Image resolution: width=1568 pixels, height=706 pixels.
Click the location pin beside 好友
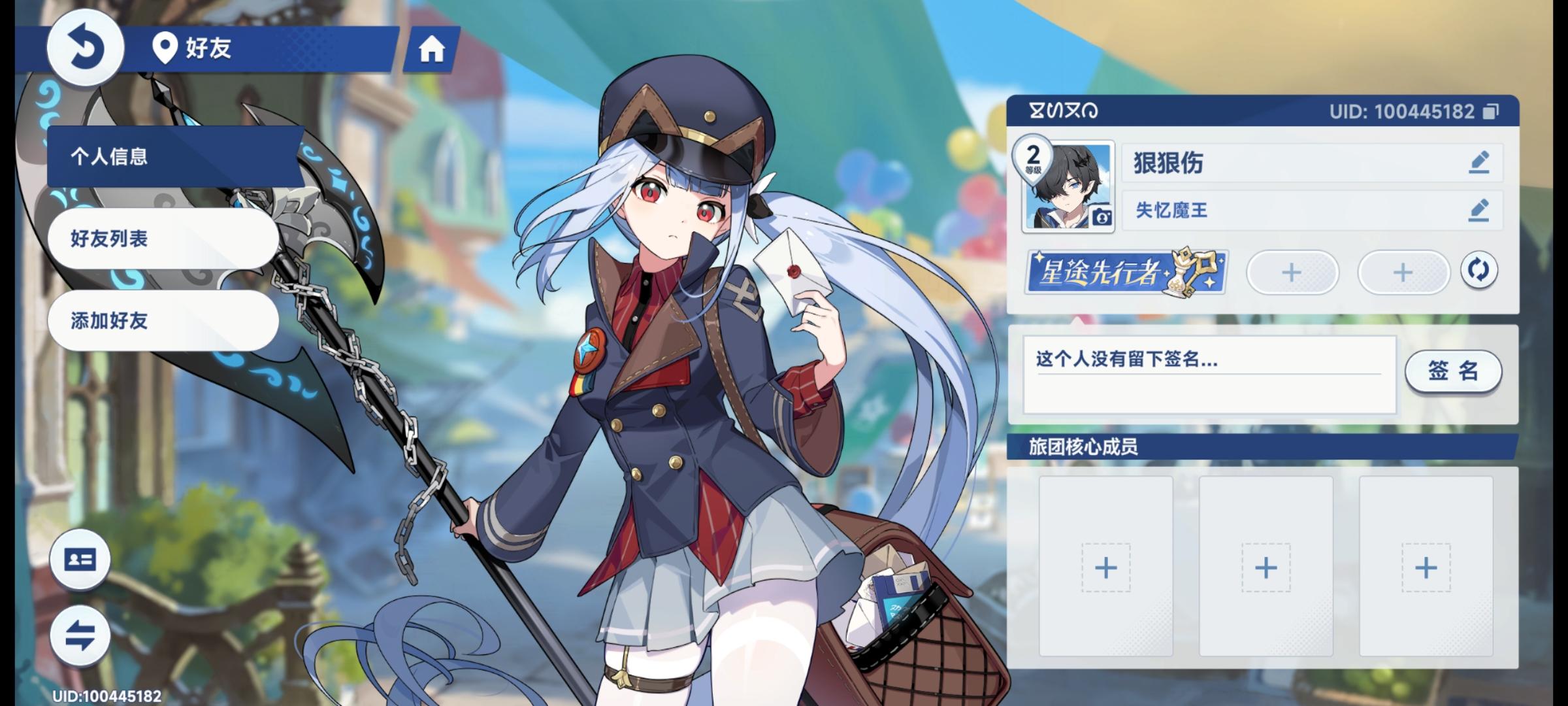pyautogui.click(x=165, y=47)
